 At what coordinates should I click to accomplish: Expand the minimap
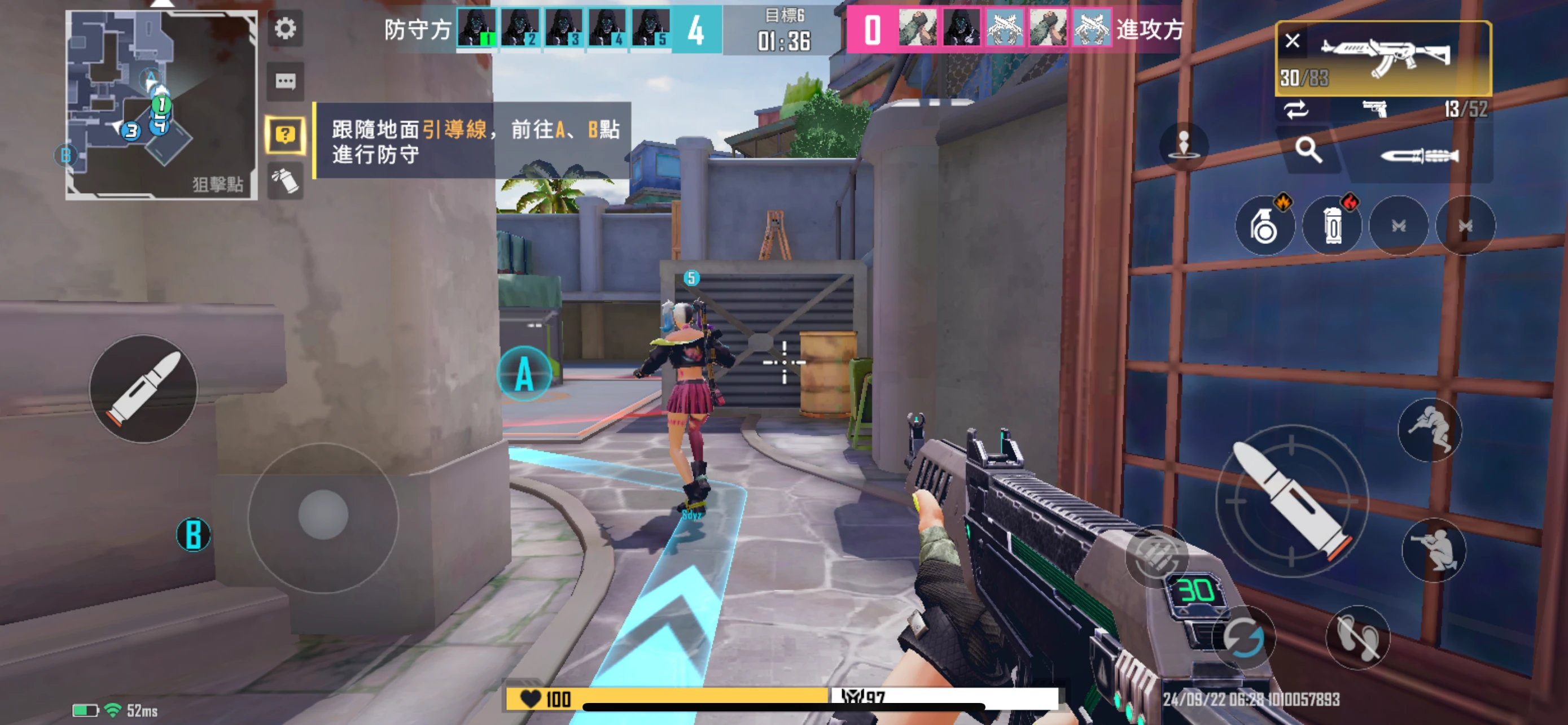pos(161,104)
